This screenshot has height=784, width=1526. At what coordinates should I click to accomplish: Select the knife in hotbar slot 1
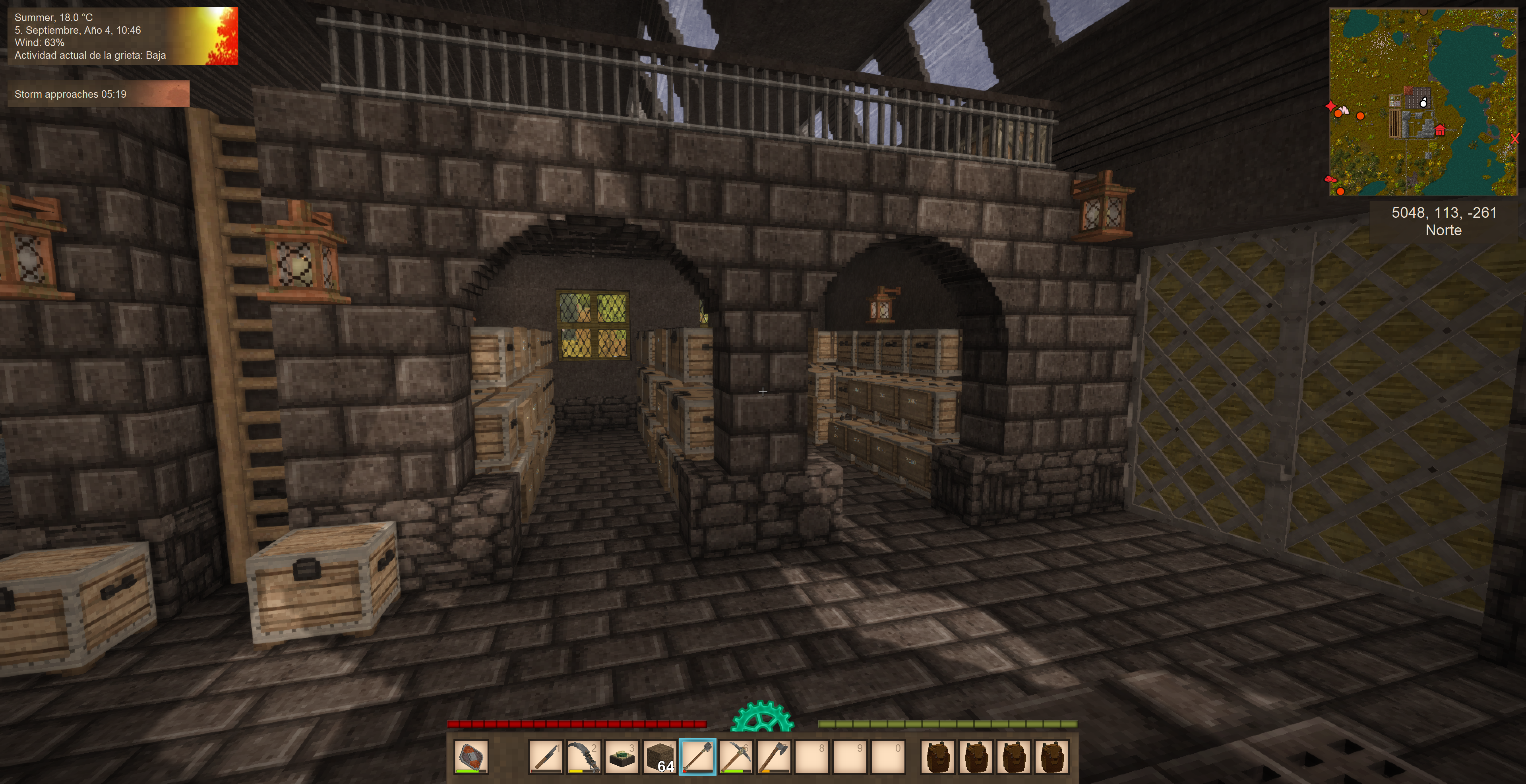click(x=545, y=756)
